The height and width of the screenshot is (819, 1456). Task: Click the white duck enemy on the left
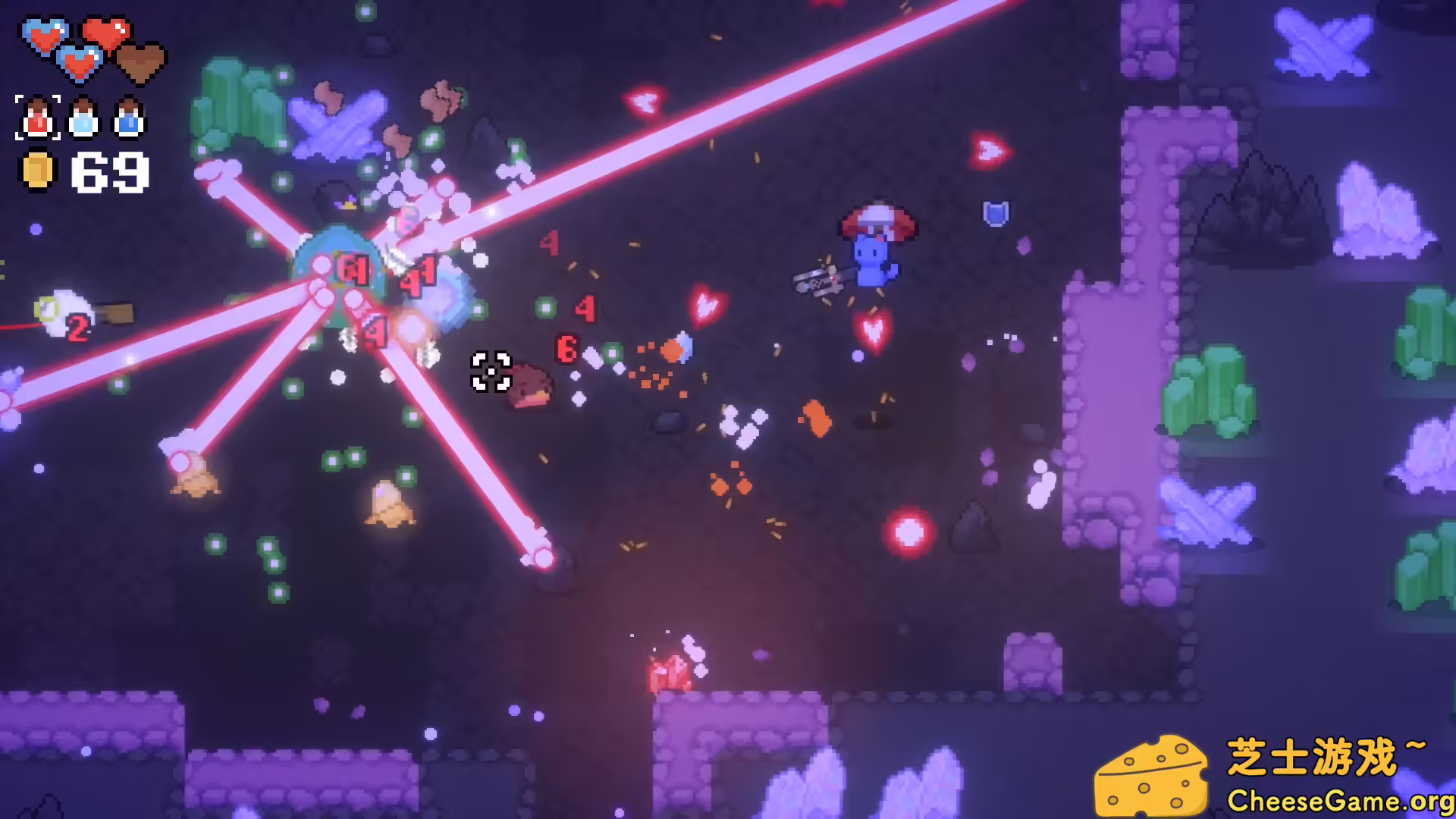click(64, 311)
